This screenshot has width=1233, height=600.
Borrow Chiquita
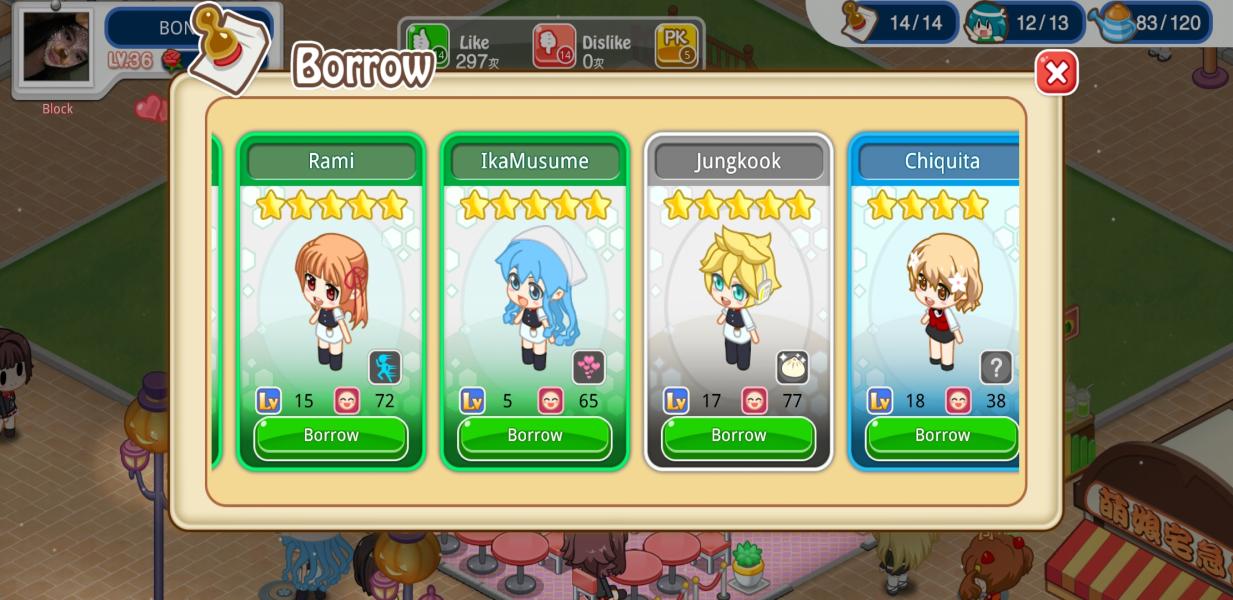941,436
